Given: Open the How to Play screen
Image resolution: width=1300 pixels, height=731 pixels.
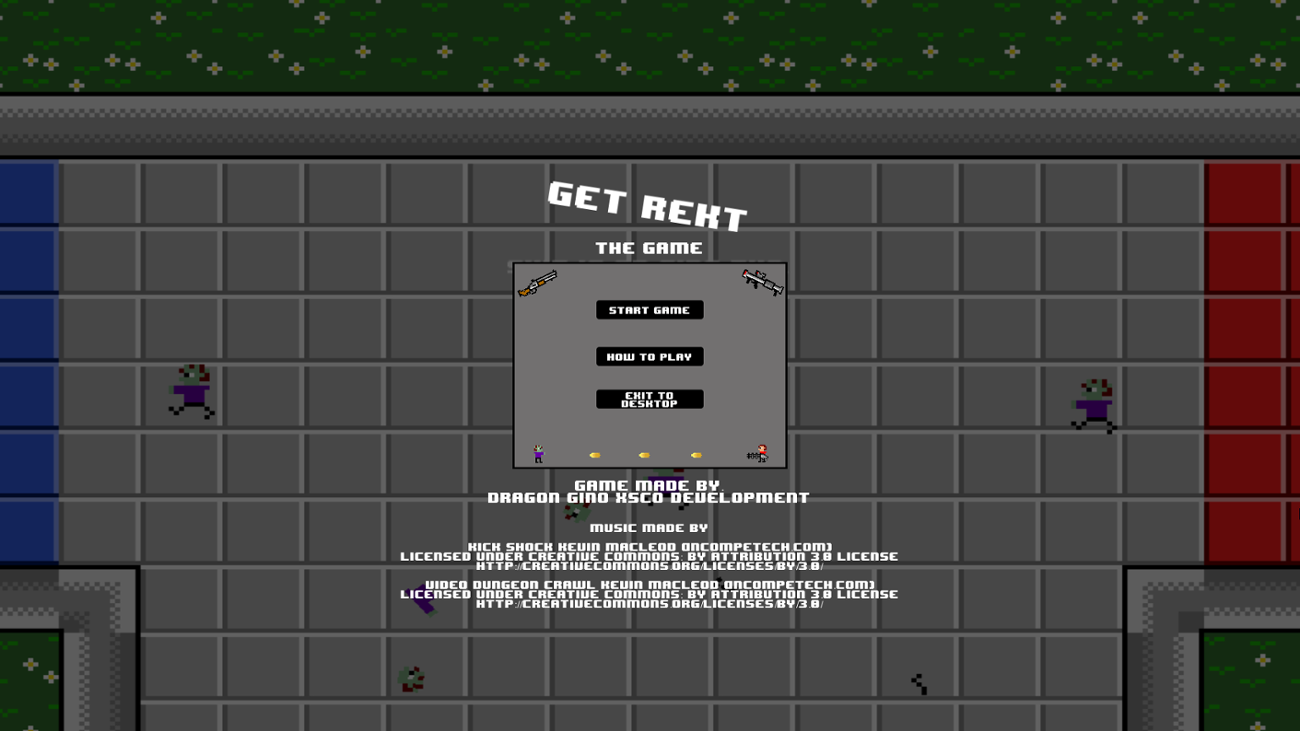Looking at the screenshot, I should [649, 356].
